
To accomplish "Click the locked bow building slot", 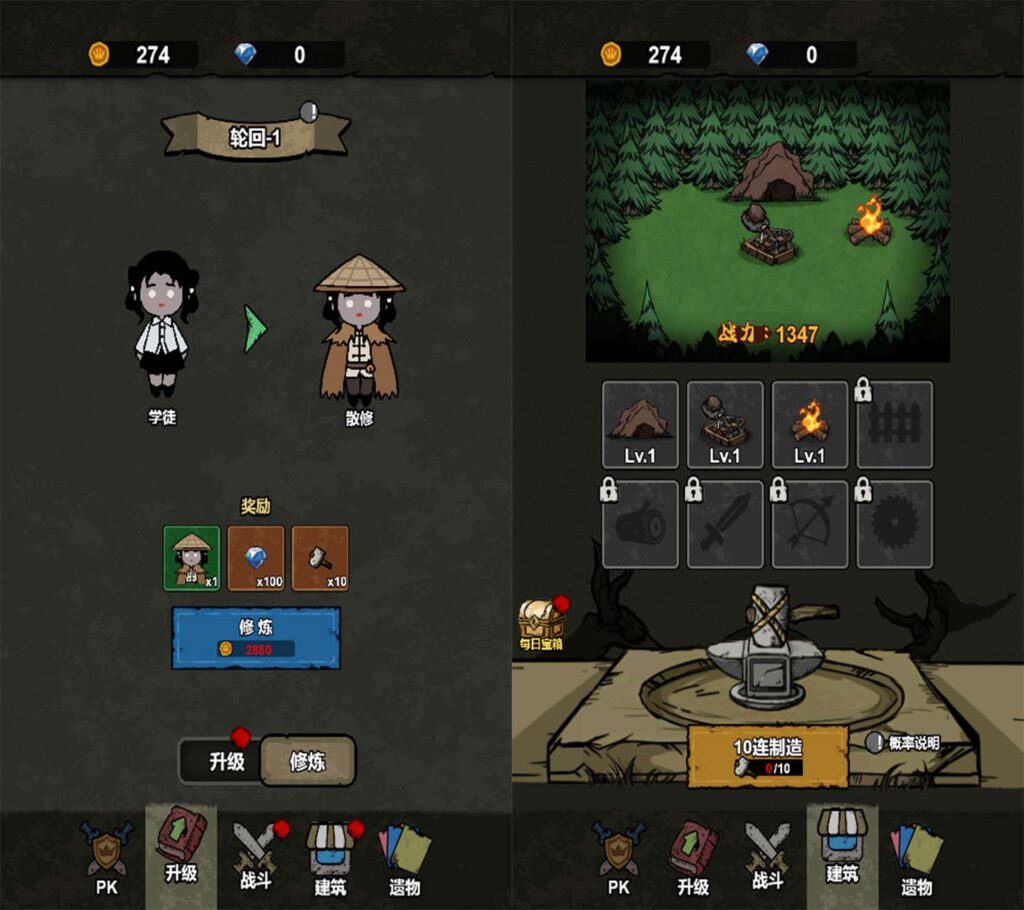I will pyautogui.click(x=810, y=524).
